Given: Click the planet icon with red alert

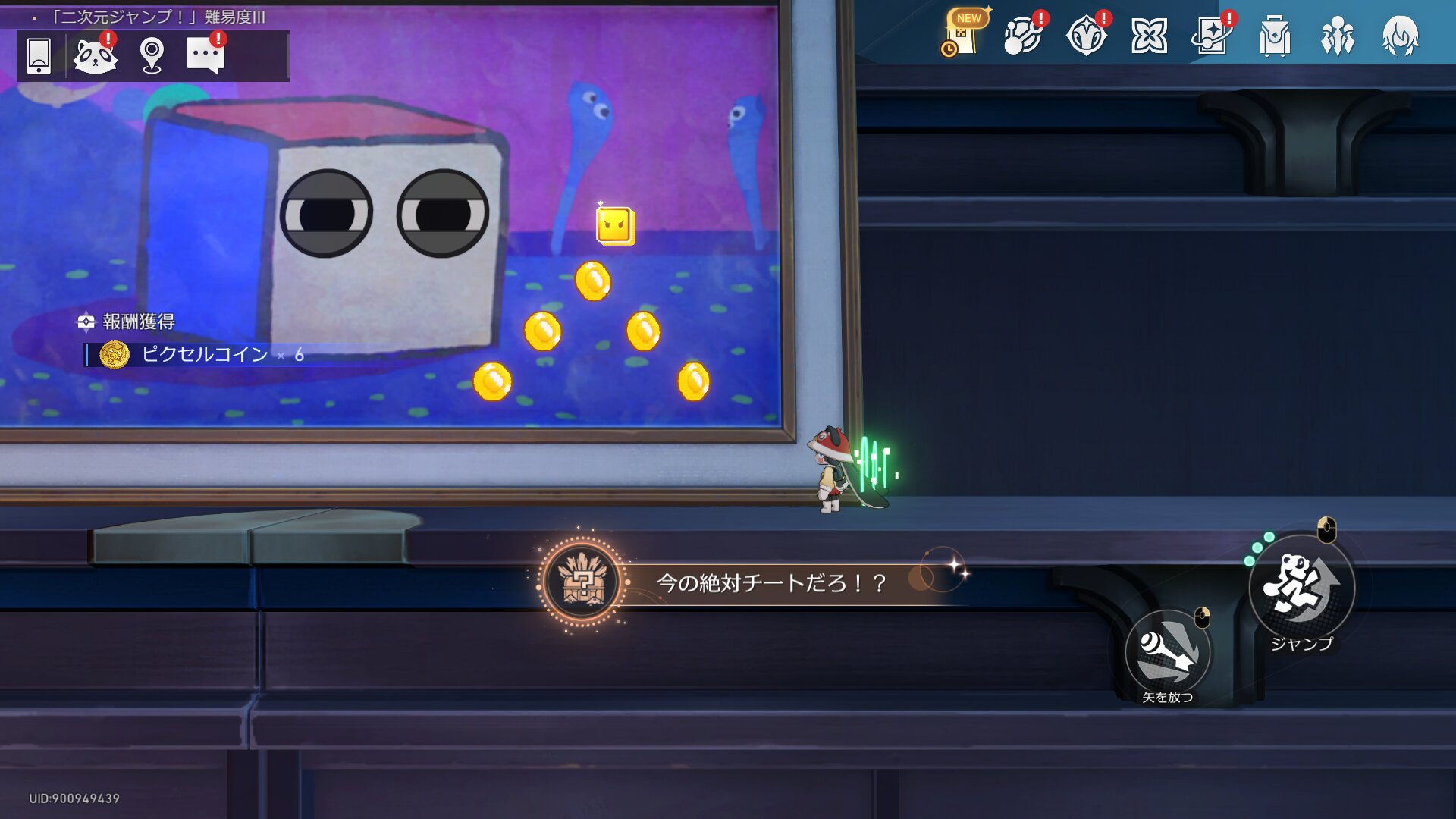Looking at the screenshot, I should (1023, 35).
